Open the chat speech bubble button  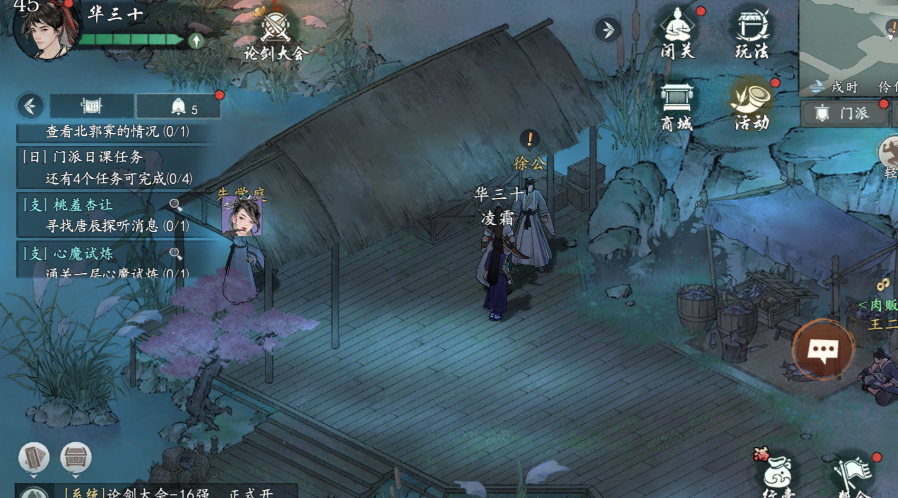pos(823,350)
